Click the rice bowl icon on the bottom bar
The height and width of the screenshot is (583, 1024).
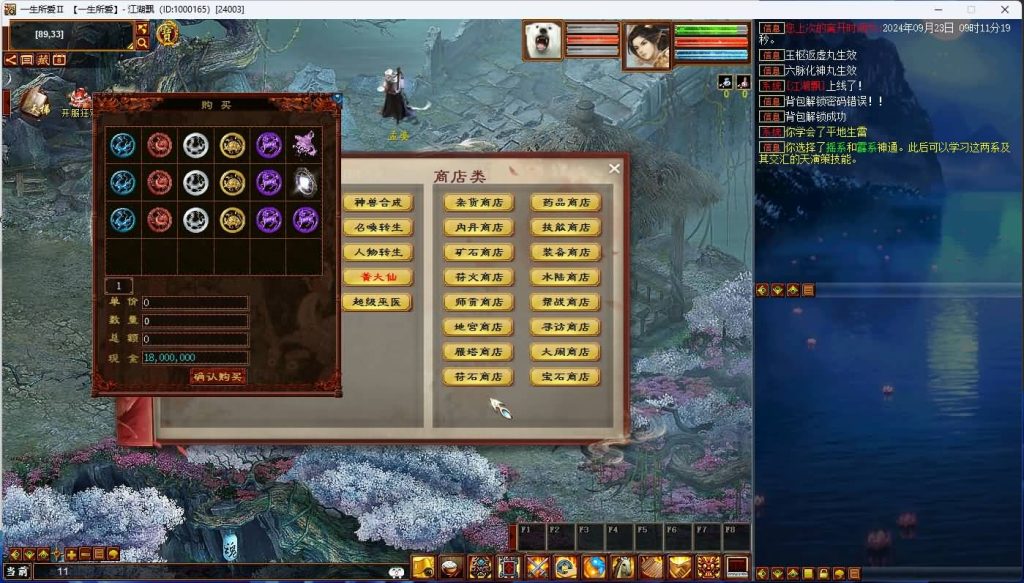(x=452, y=567)
